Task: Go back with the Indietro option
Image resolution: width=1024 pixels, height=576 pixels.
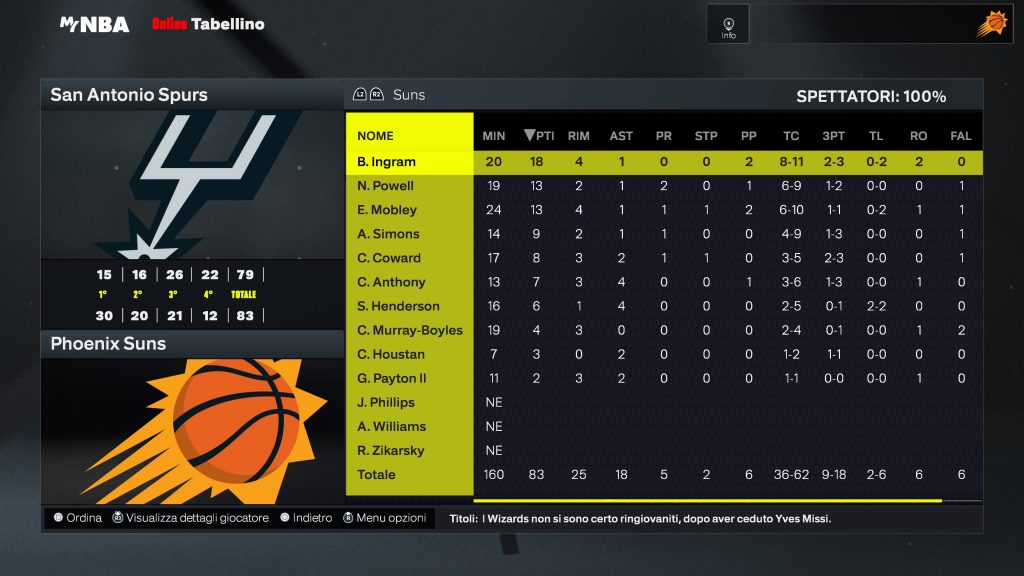Action: 306,518
